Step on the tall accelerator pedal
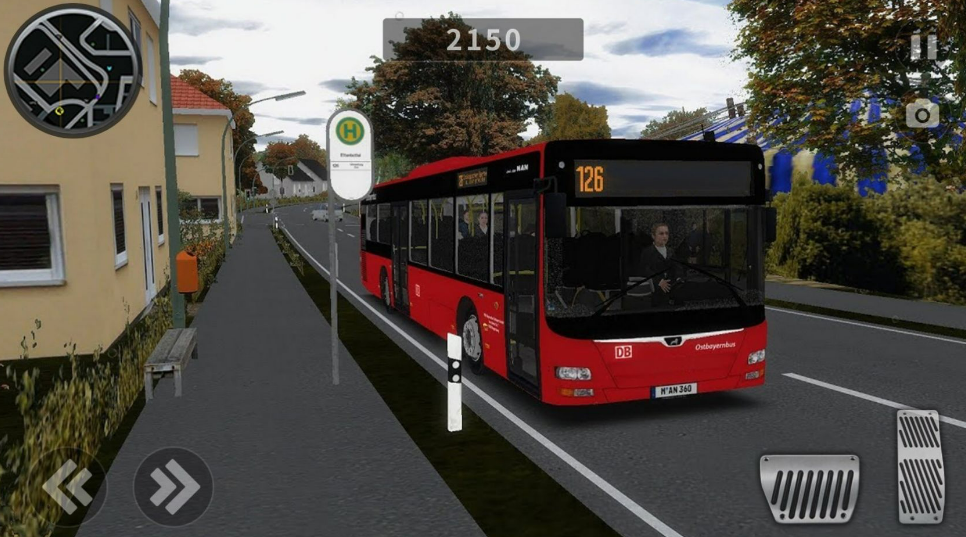Image resolution: width=966 pixels, height=537 pixels. 921,466
